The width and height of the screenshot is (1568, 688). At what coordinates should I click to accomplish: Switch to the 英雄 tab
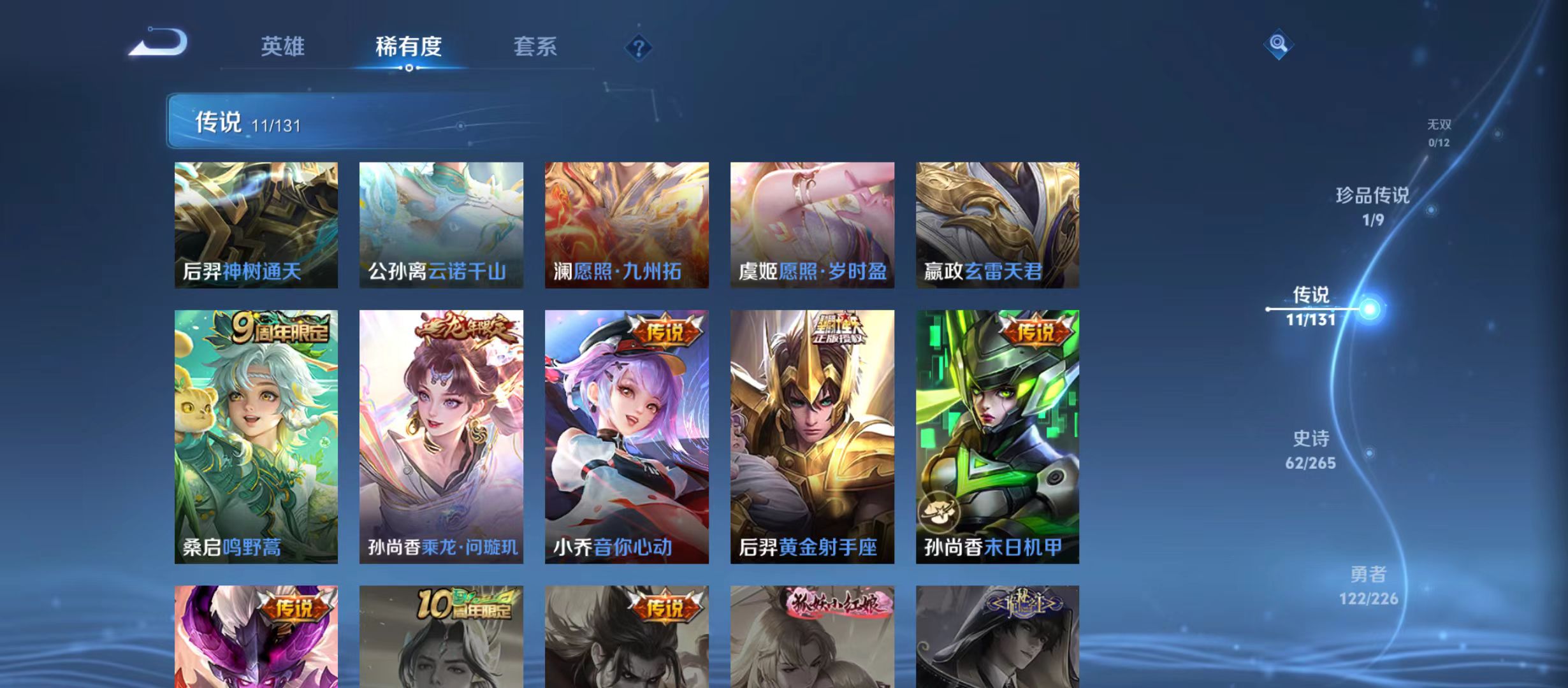[x=283, y=47]
